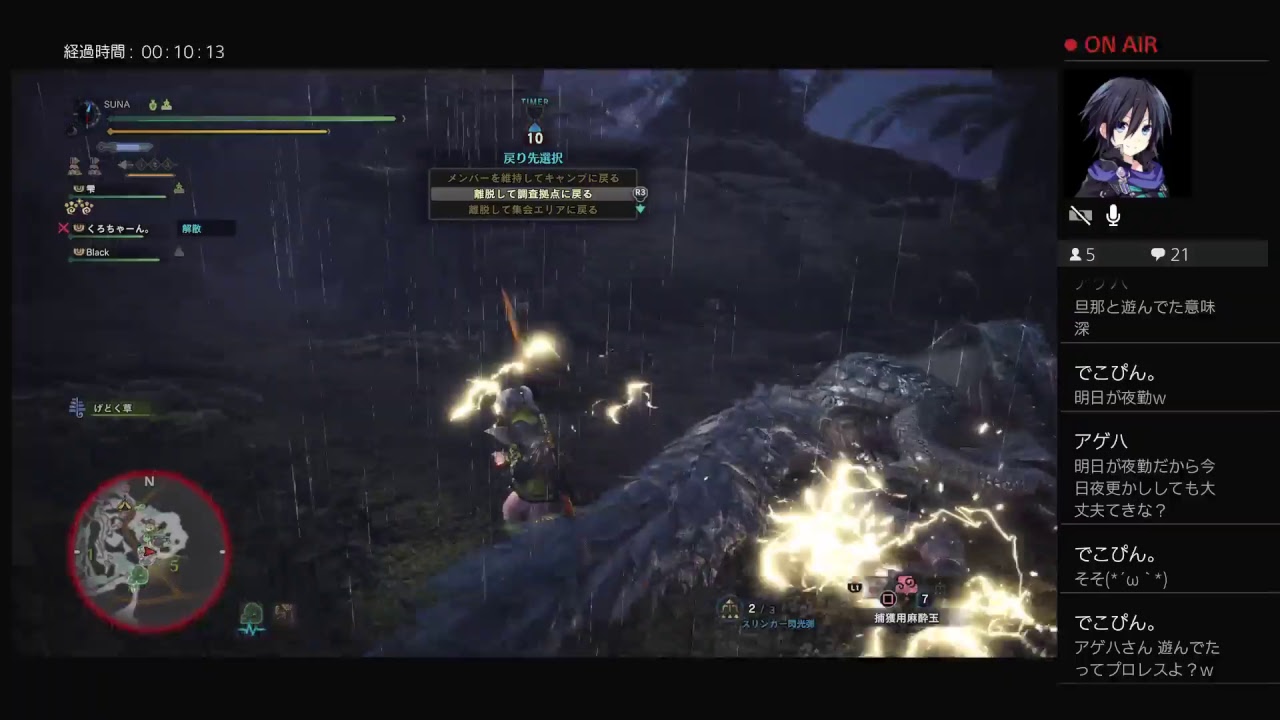Select 離脱して調査拠点に戻る menu option

click(x=535, y=194)
